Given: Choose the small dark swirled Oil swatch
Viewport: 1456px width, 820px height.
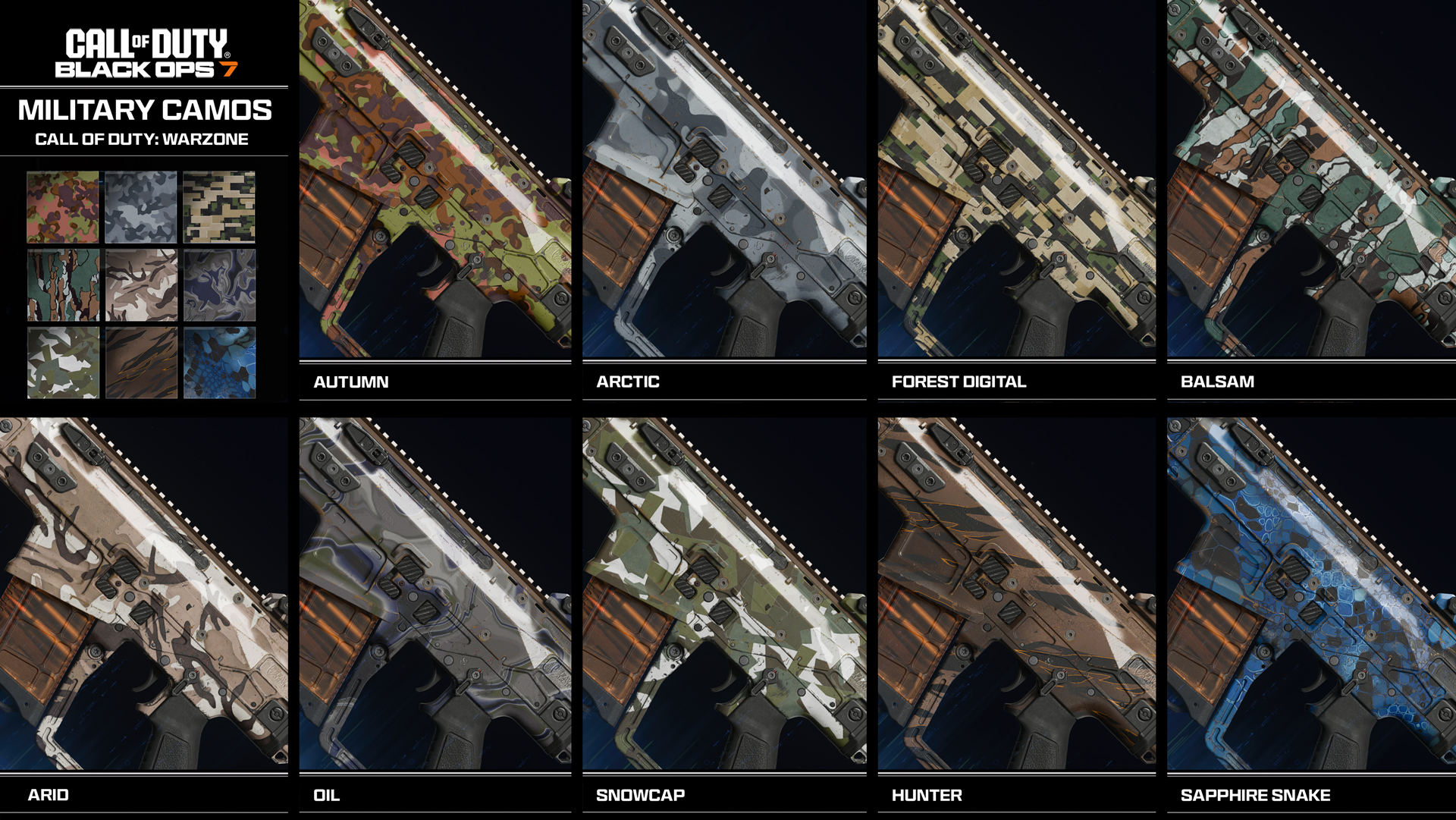Looking at the screenshot, I should click(219, 285).
